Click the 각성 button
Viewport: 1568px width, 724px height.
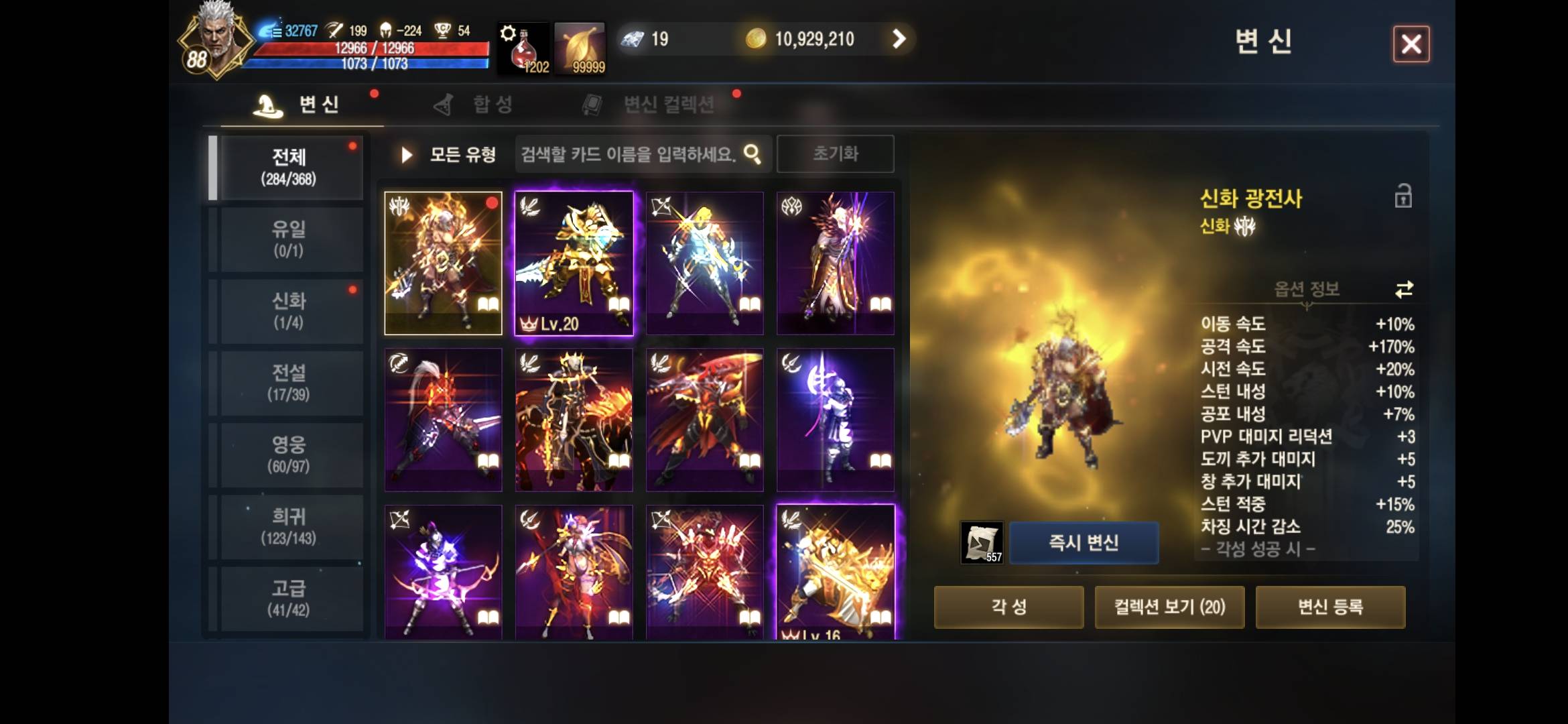pyautogui.click(x=1008, y=607)
